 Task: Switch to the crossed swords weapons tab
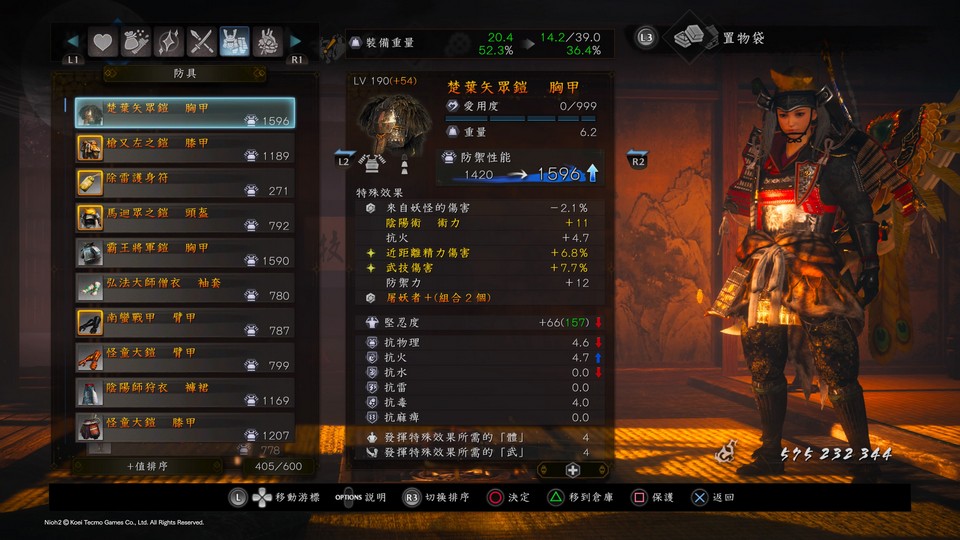pos(202,42)
